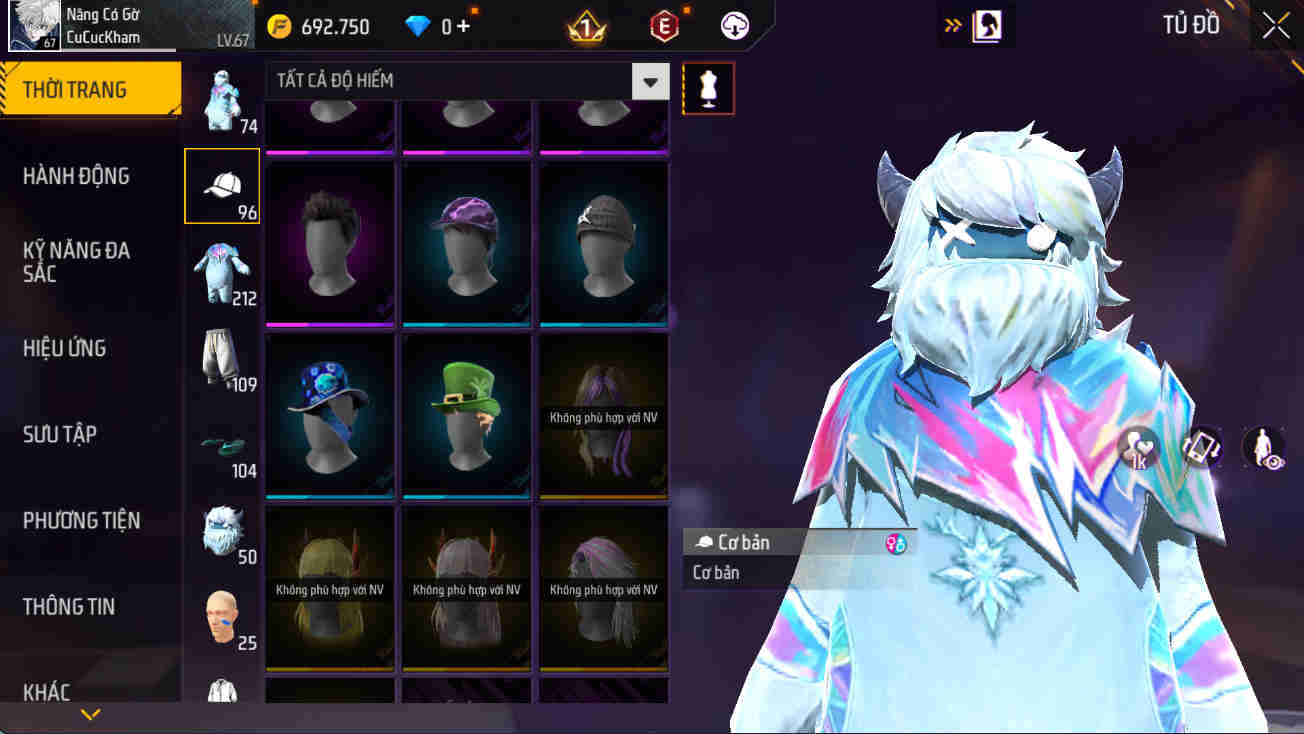Select the cap headwear category icon

(x=221, y=186)
